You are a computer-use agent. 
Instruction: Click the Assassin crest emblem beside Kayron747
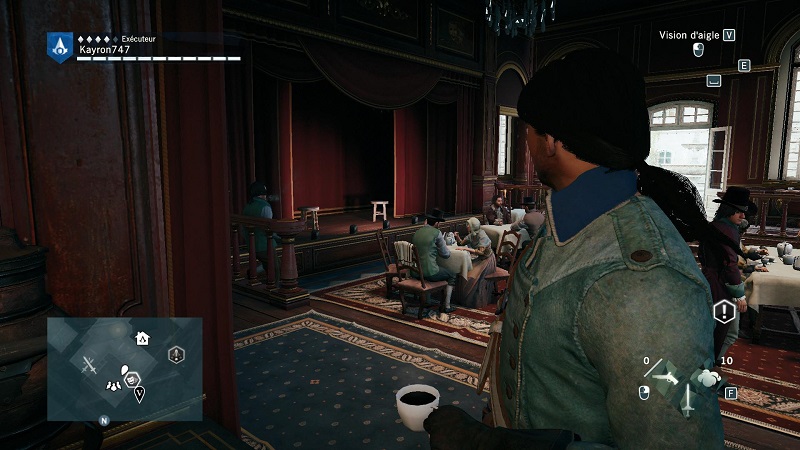[60, 46]
